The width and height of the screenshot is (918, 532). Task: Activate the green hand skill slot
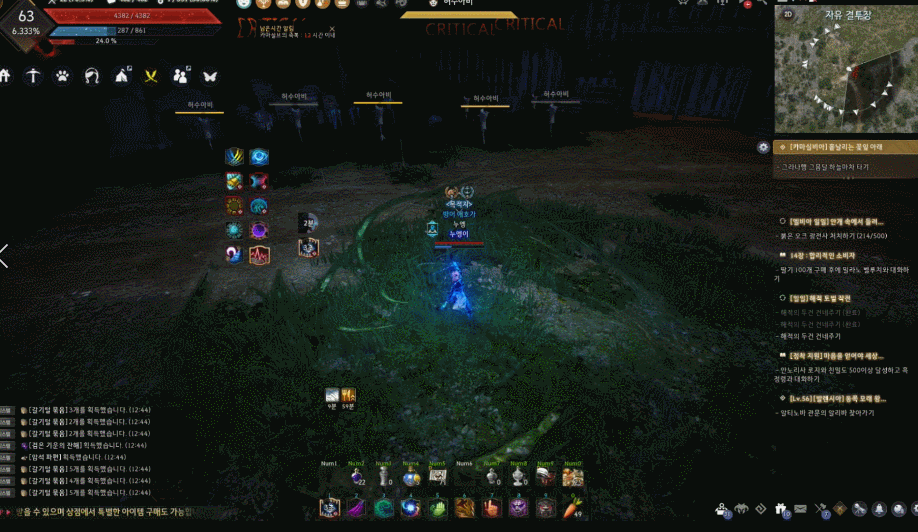coord(437,508)
